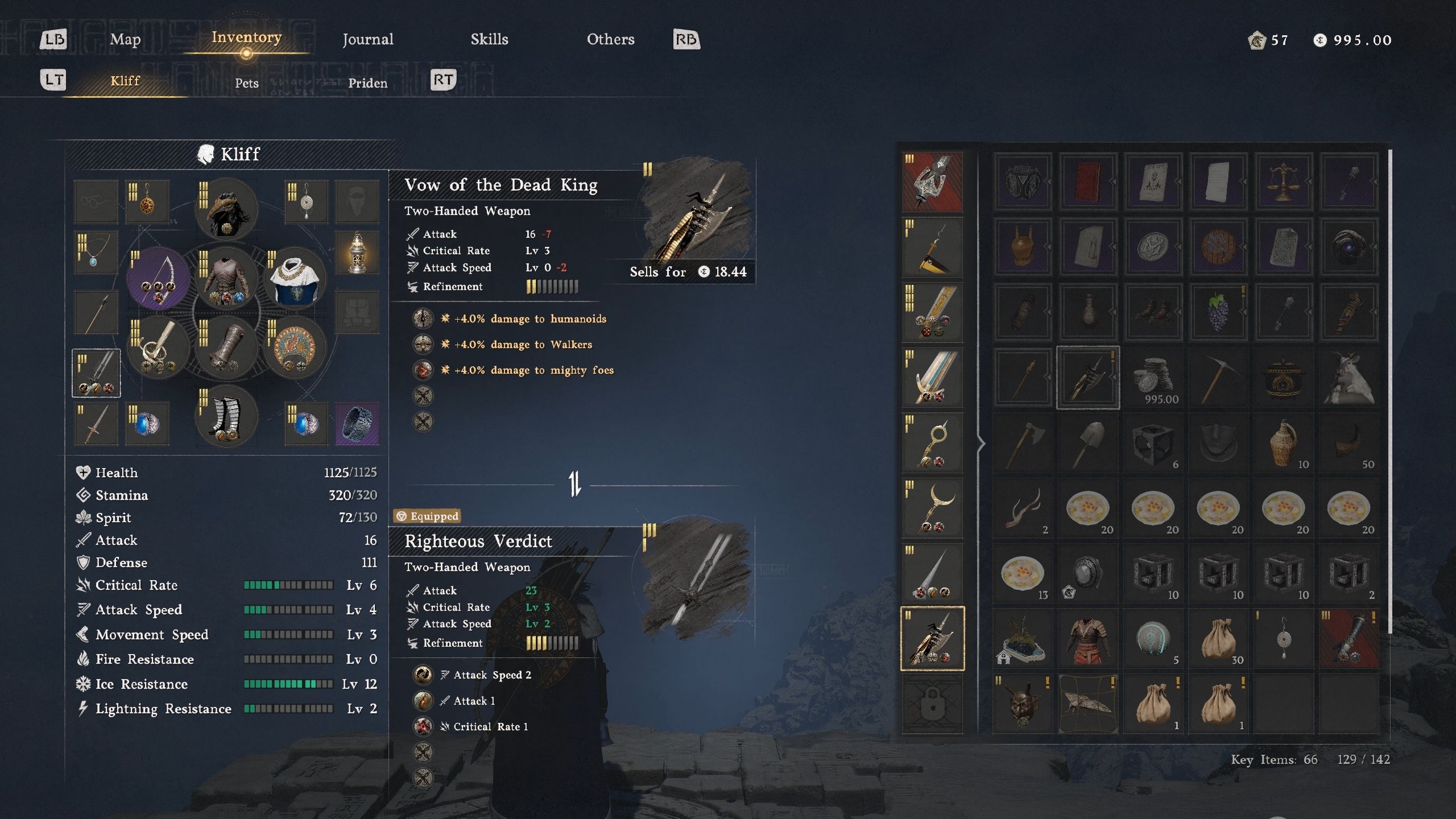Select the golden scales key item
This screenshot has width=1456, height=819.
(1283, 182)
